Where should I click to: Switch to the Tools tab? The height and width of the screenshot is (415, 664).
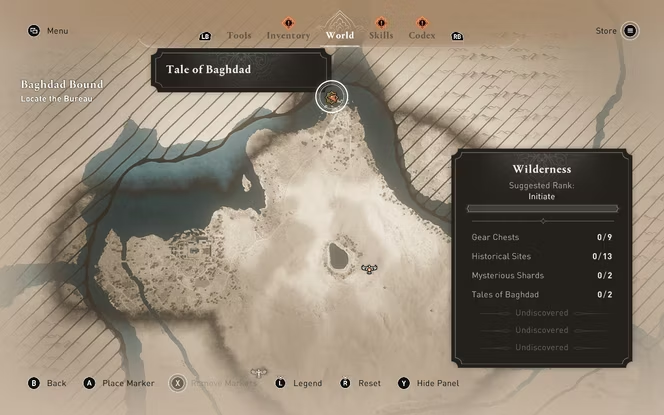(239, 36)
